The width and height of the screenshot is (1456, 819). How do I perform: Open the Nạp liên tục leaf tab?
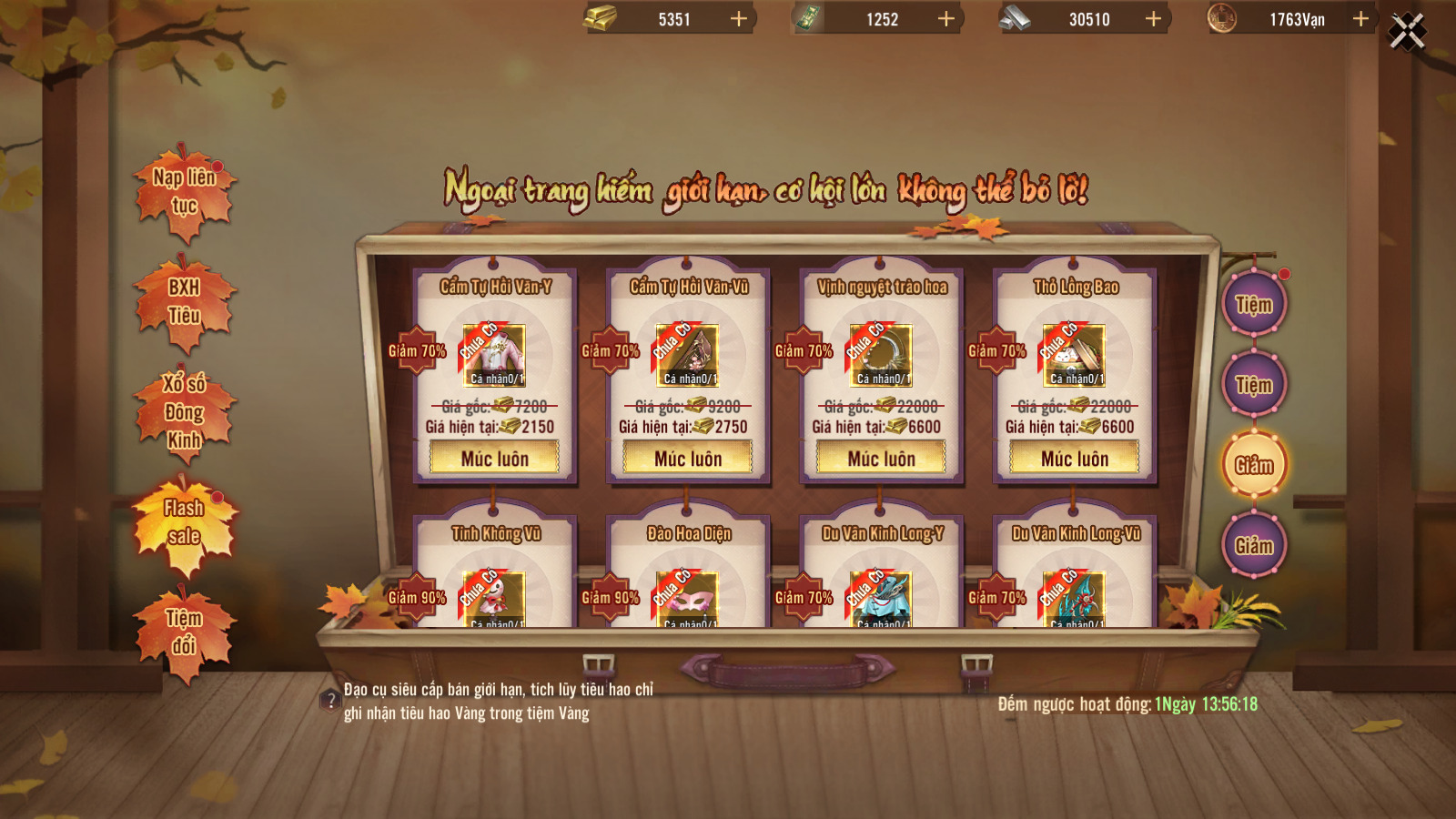click(x=185, y=192)
